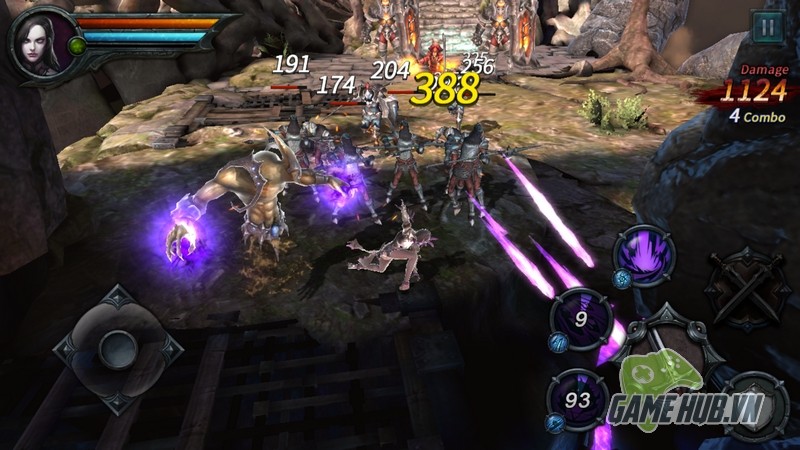Tap the virtual movement joystick
This screenshot has height=450, width=800.
(x=118, y=347)
